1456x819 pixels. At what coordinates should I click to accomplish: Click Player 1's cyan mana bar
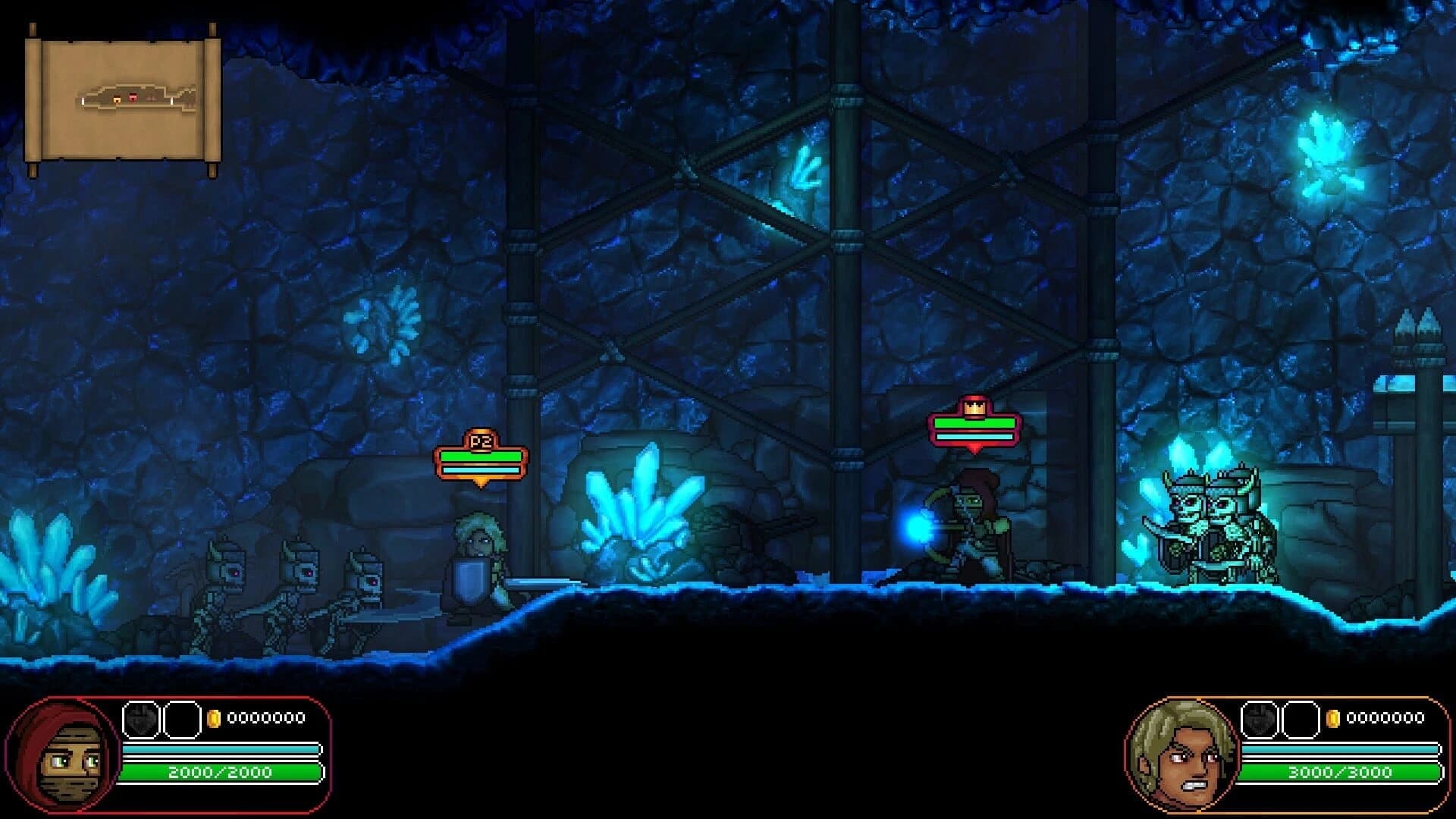point(221,750)
